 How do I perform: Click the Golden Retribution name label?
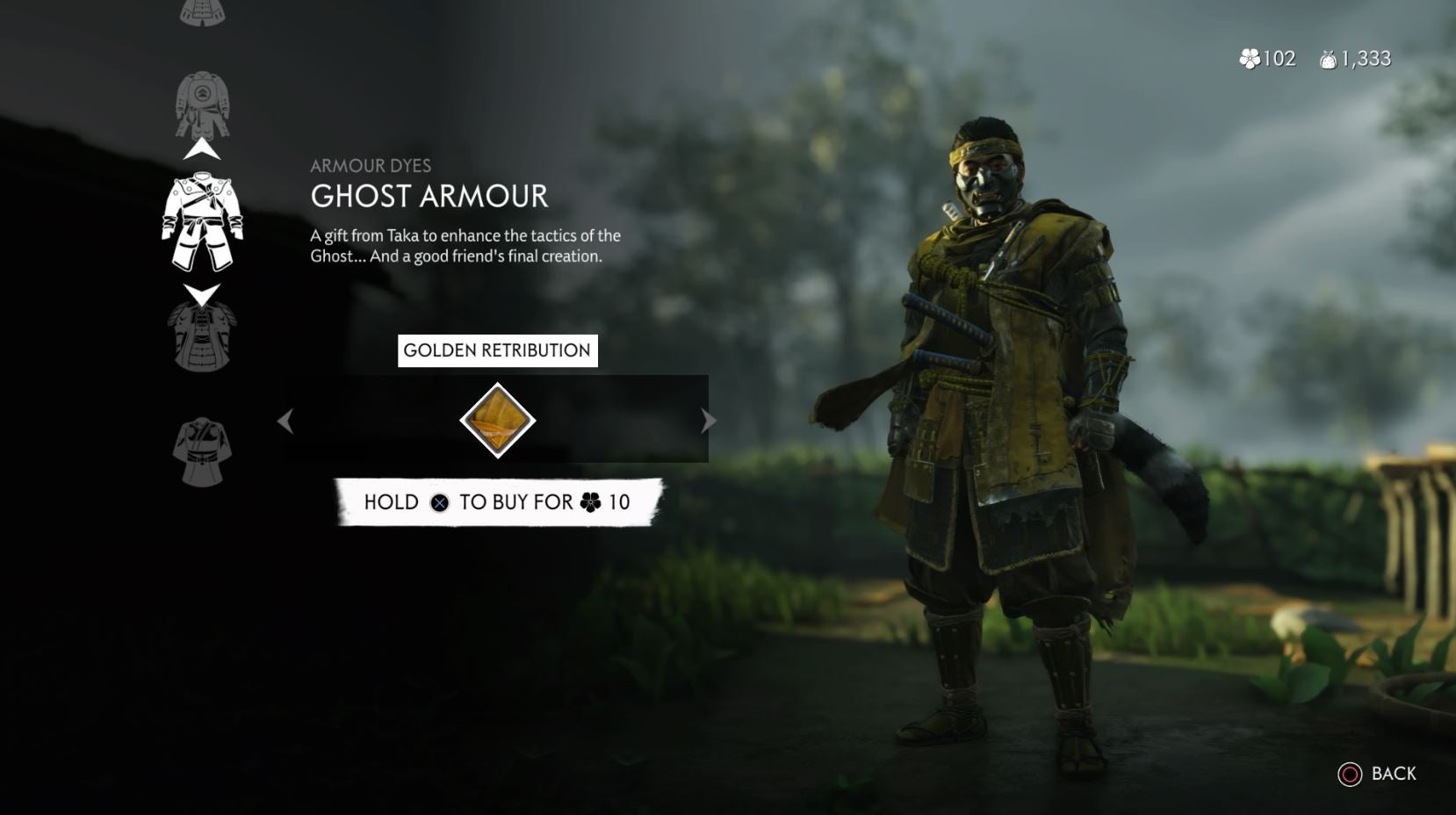pyautogui.click(x=497, y=350)
